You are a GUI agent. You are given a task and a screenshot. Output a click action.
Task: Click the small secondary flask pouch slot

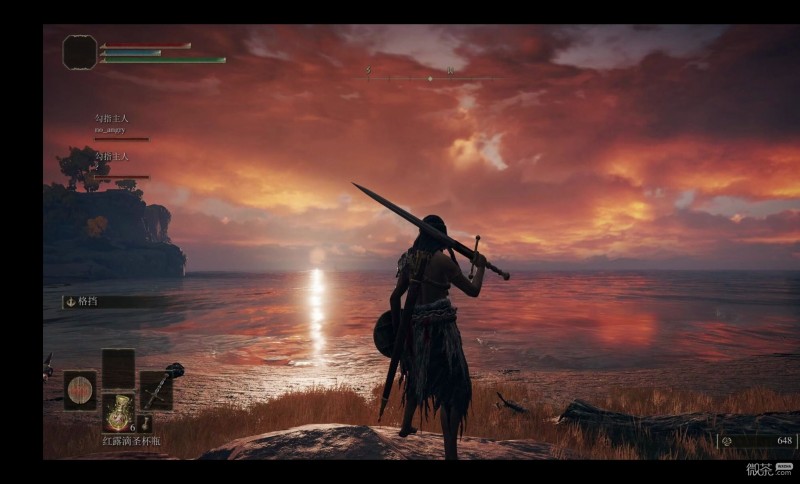pyautogui.click(x=144, y=424)
